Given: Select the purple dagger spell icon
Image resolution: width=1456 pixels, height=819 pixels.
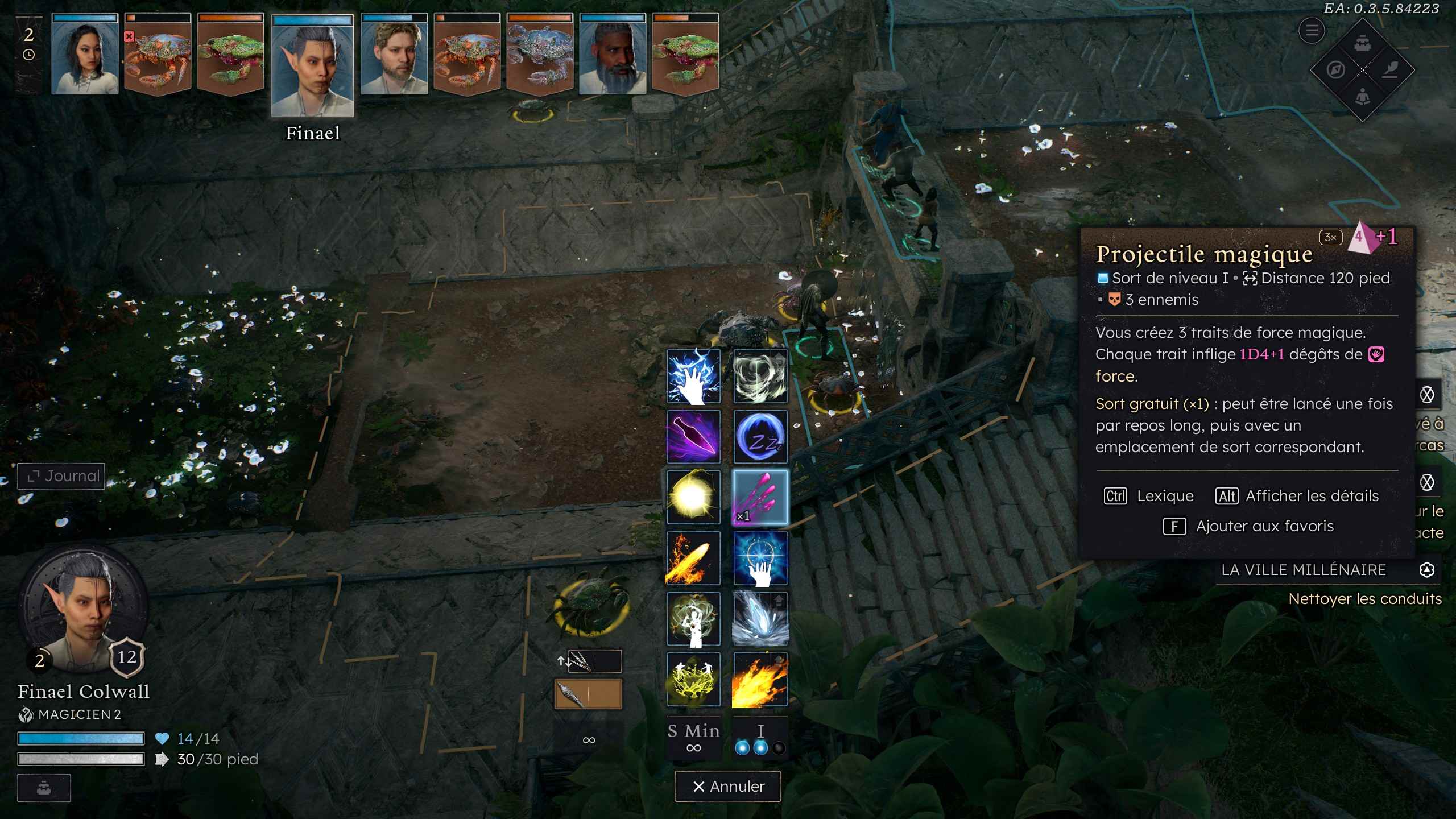Looking at the screenshot, I should [693, 437].
